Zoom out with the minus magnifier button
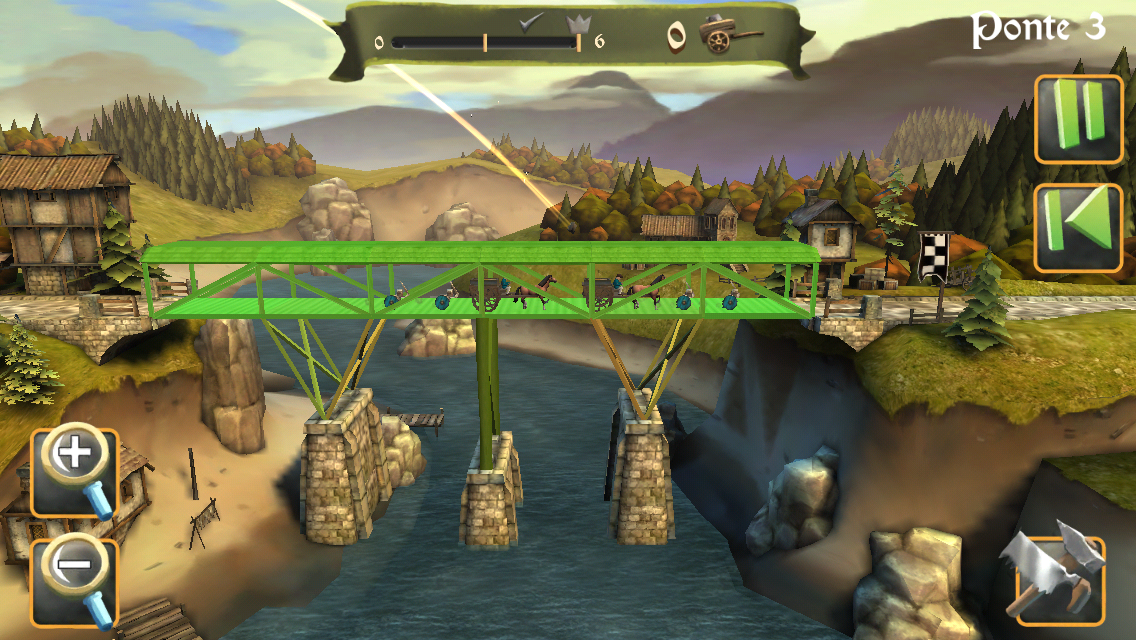 tap(75, 582)
